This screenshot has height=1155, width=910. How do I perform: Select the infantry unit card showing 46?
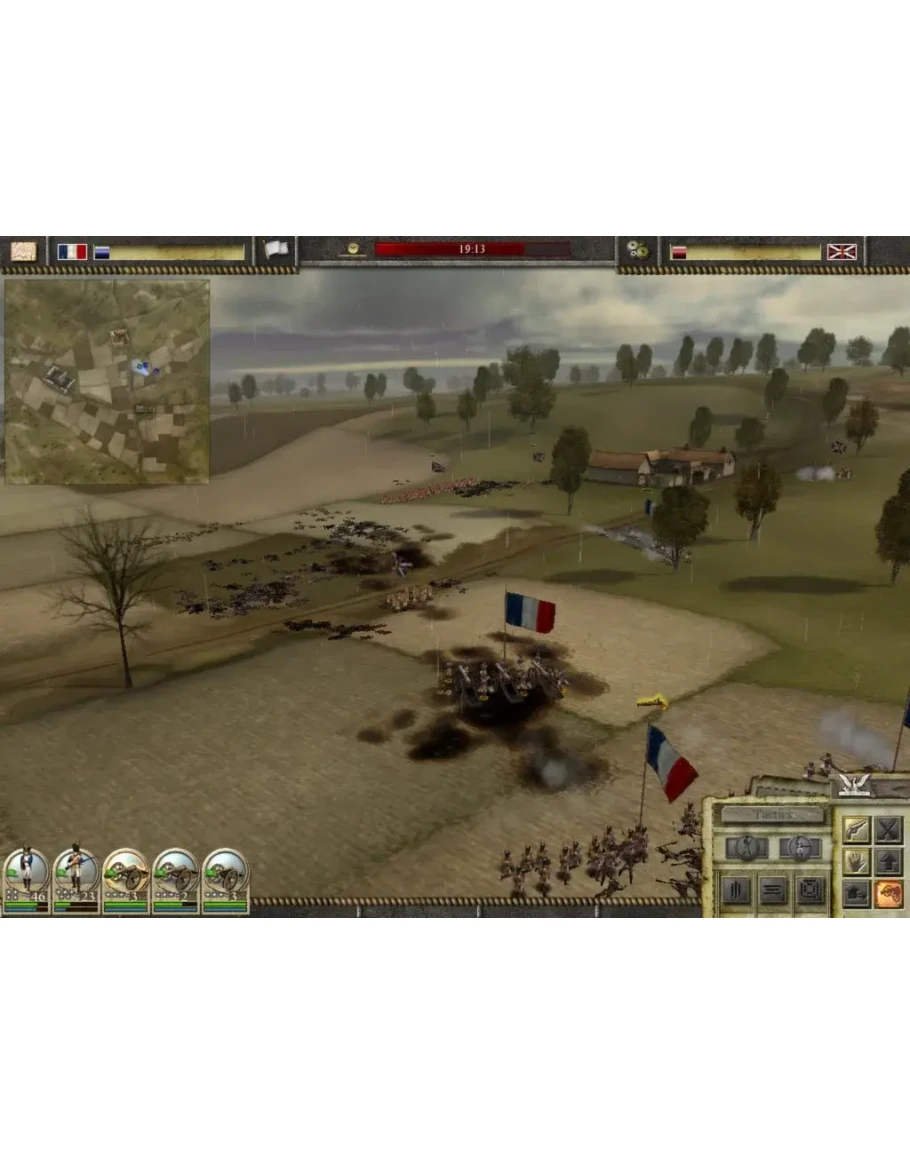coord(26,879)
